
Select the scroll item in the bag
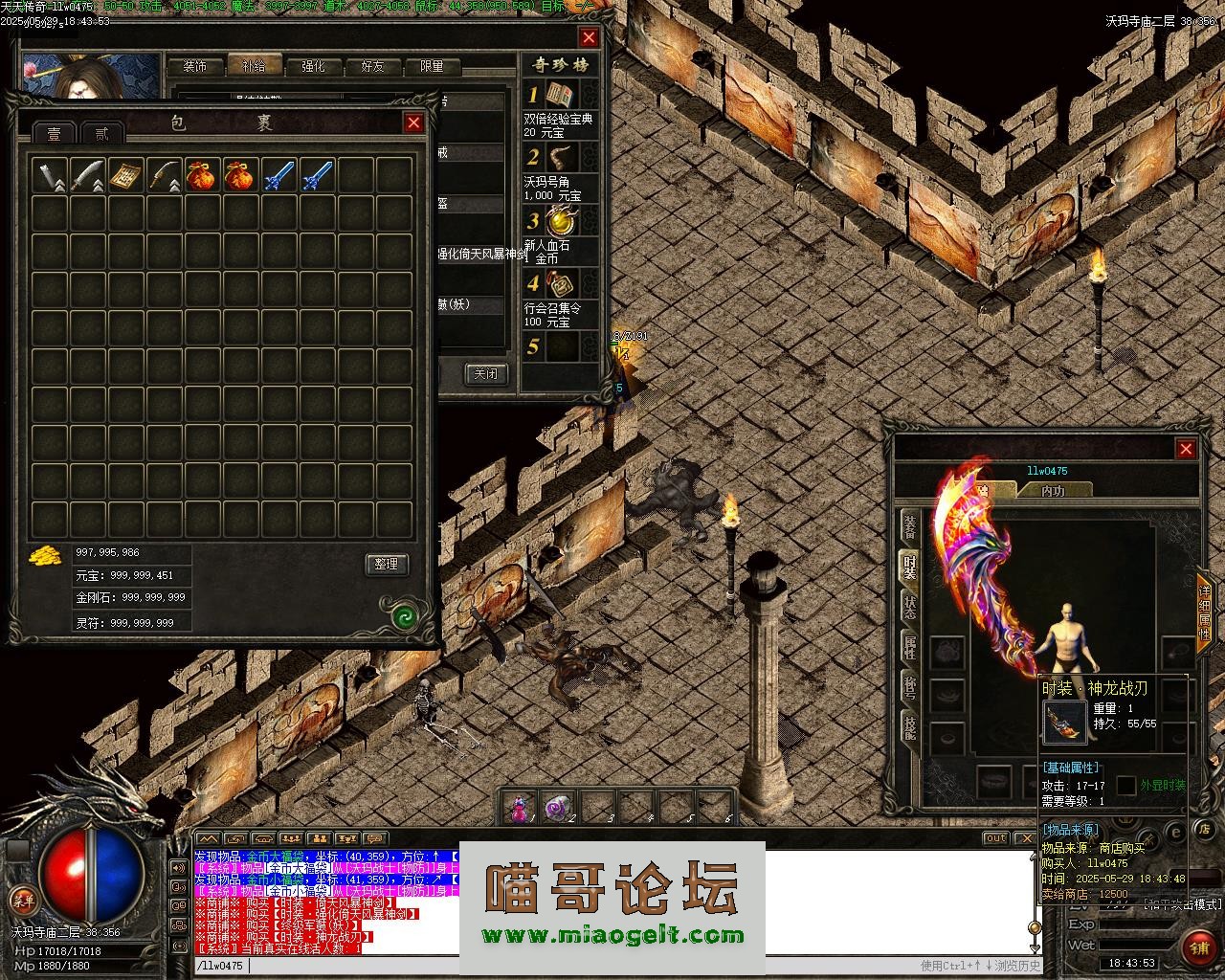tap(125, 175)
